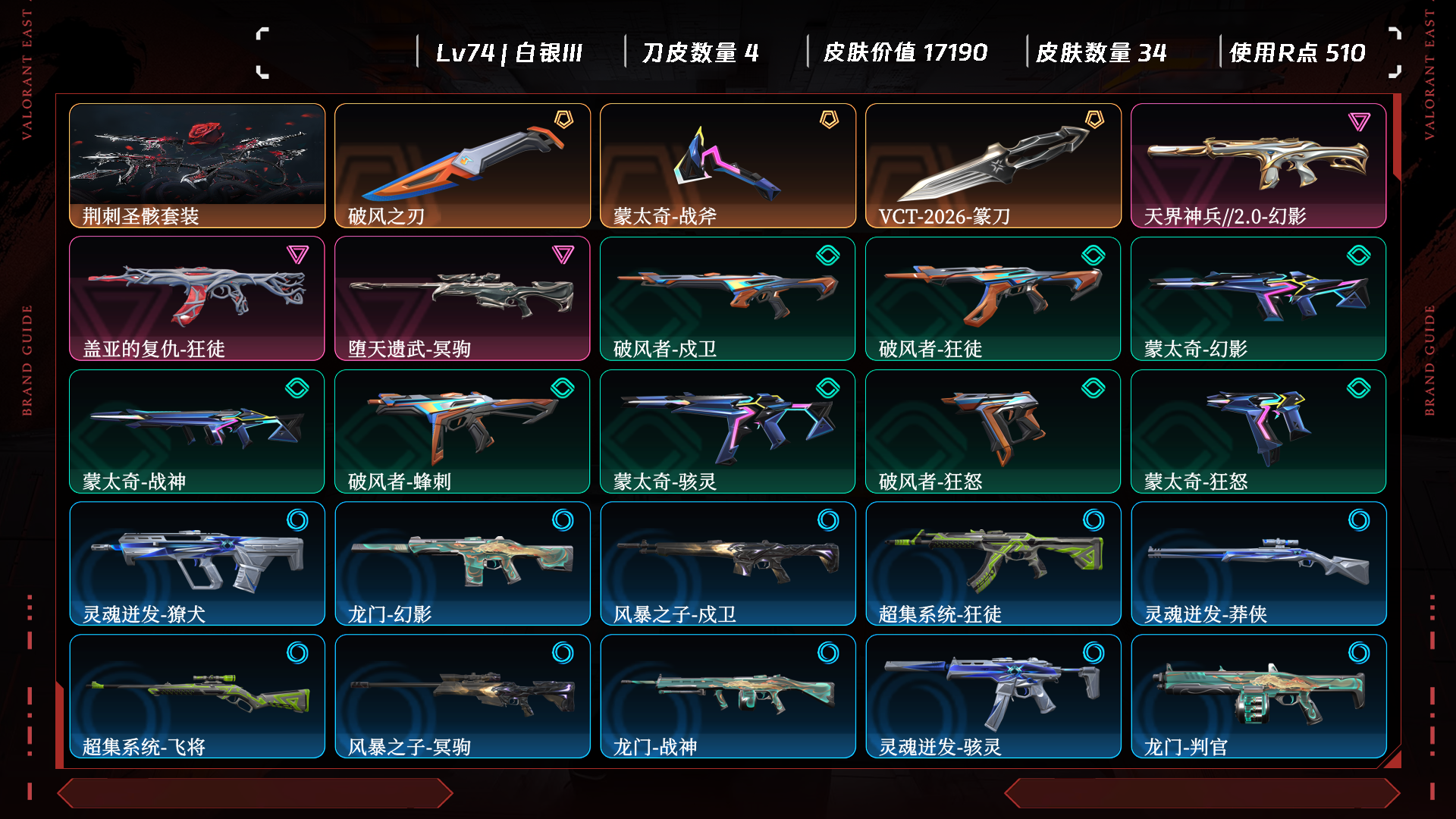Choose the 堕天遗武-冥驹 skin
The width and height of the screenshot is (1456, 819).
463,298
